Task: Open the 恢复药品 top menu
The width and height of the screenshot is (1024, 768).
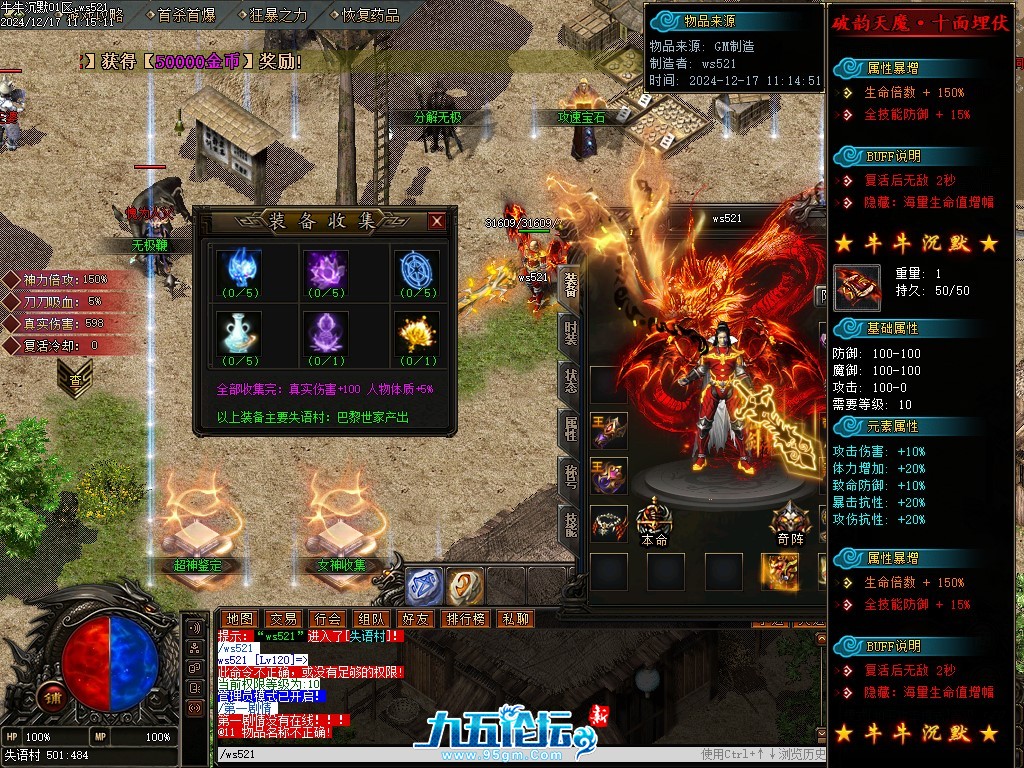Action: point(370,15)
